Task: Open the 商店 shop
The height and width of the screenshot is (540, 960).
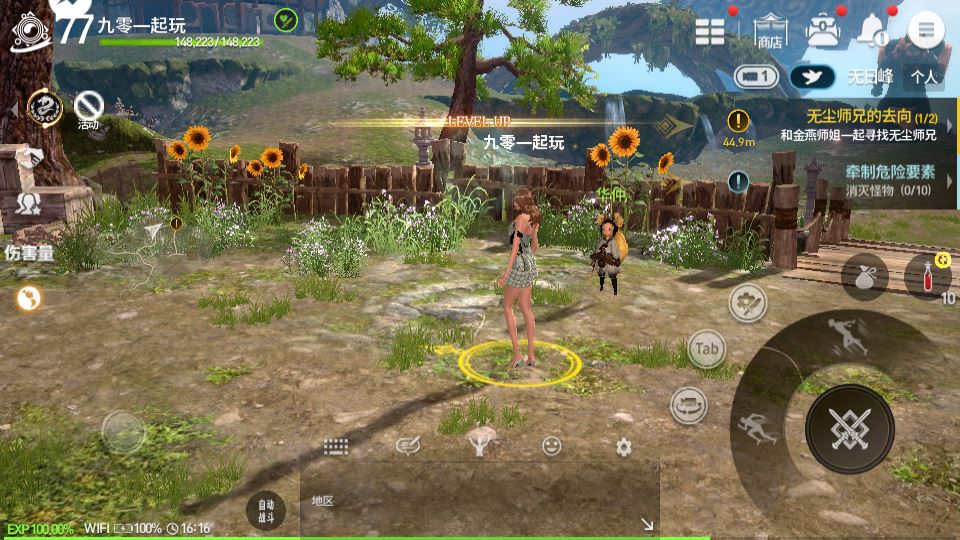Action: coord(769,31)
